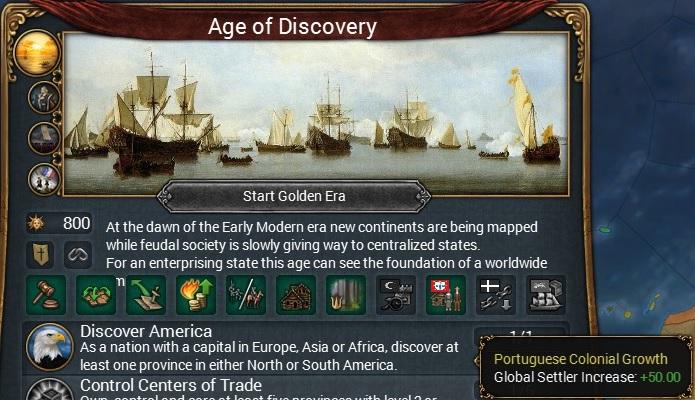Choose the flame with green arrow ability
Image resolution: width=695 pixels, height=400 pixels.
[x=196, y=295]
